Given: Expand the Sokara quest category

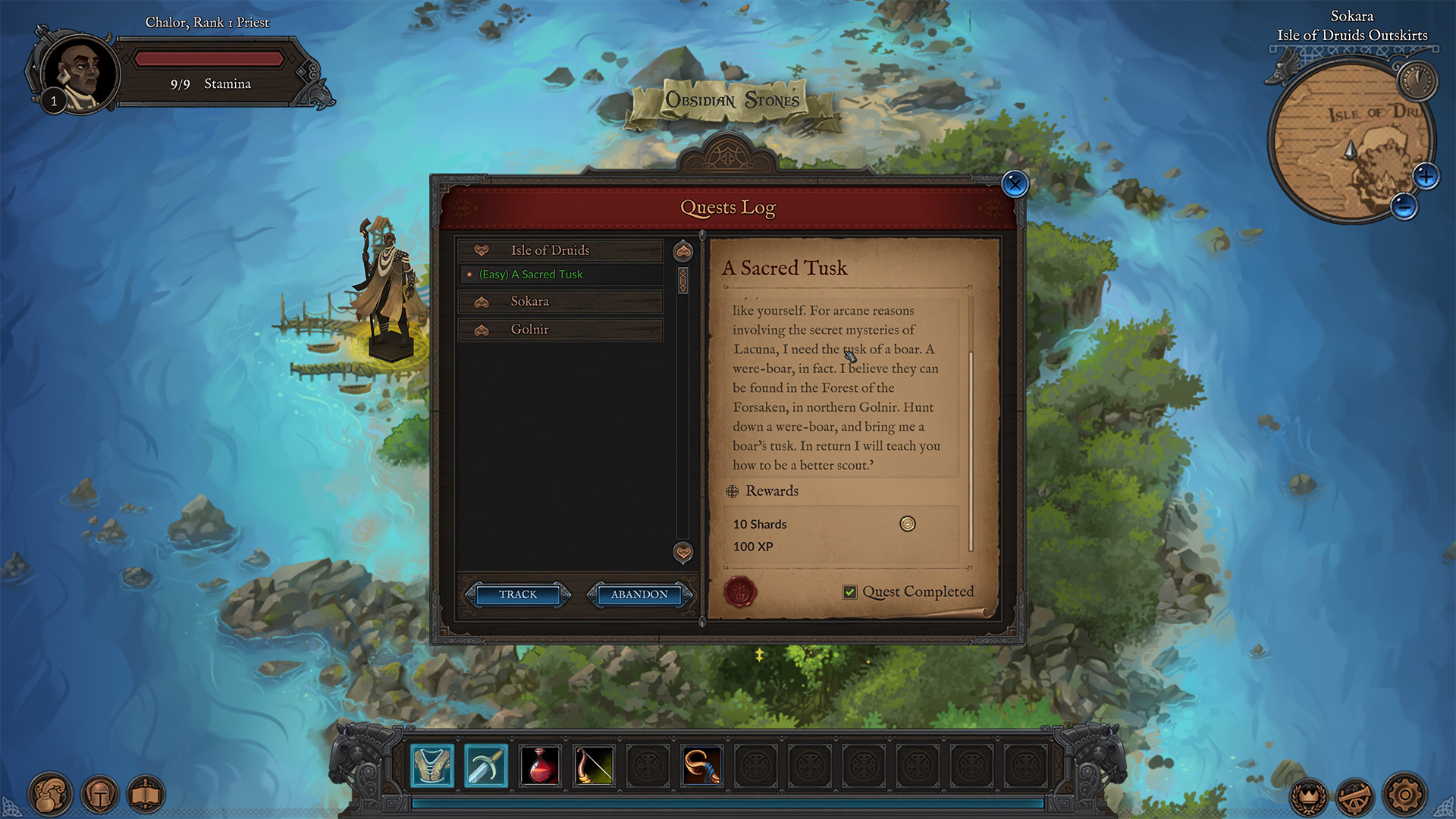Looking at the screenshot, I should tap(560, 301).
